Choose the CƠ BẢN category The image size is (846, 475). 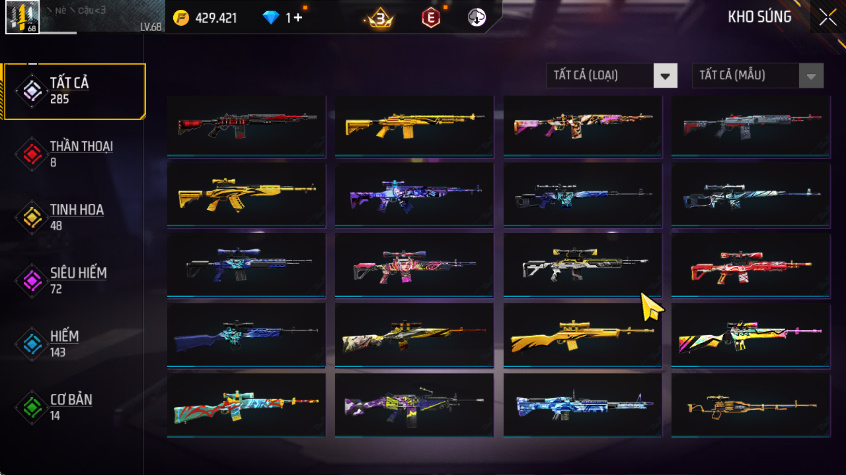(74, 406)
